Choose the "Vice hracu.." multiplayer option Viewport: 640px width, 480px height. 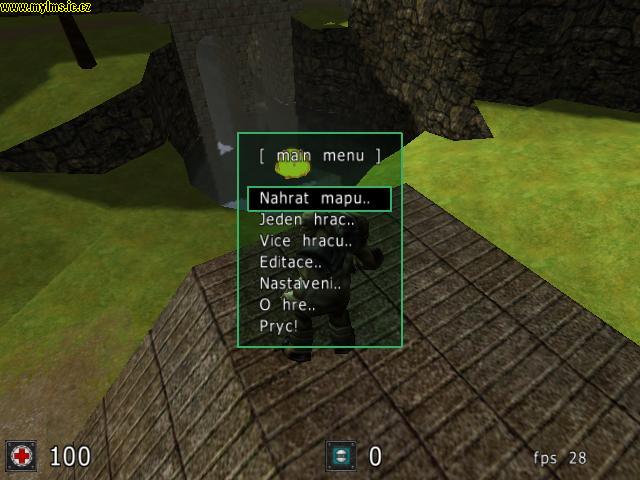tap(306, 241)
